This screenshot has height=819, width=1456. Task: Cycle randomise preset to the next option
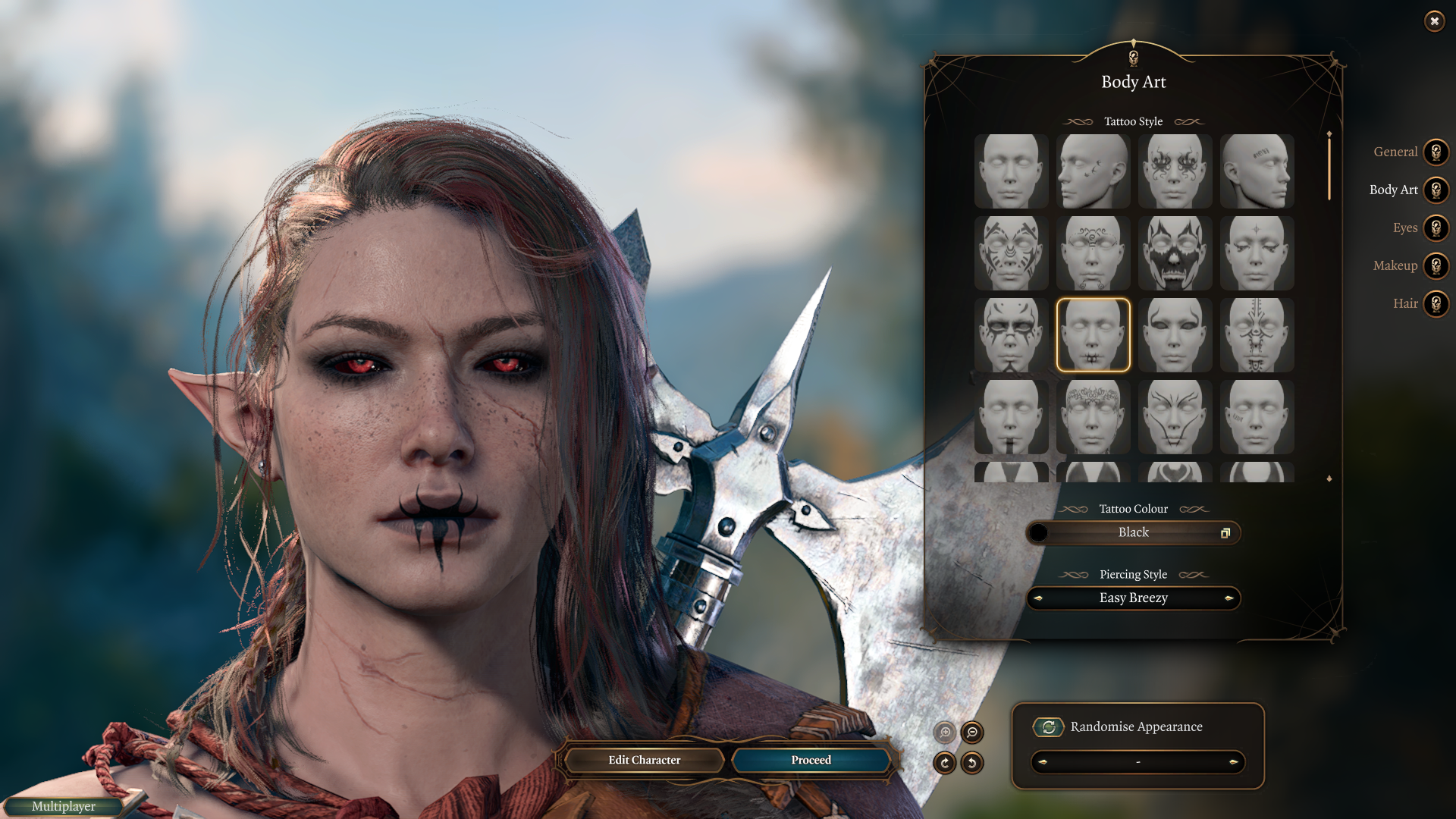tap(1233, 762)
